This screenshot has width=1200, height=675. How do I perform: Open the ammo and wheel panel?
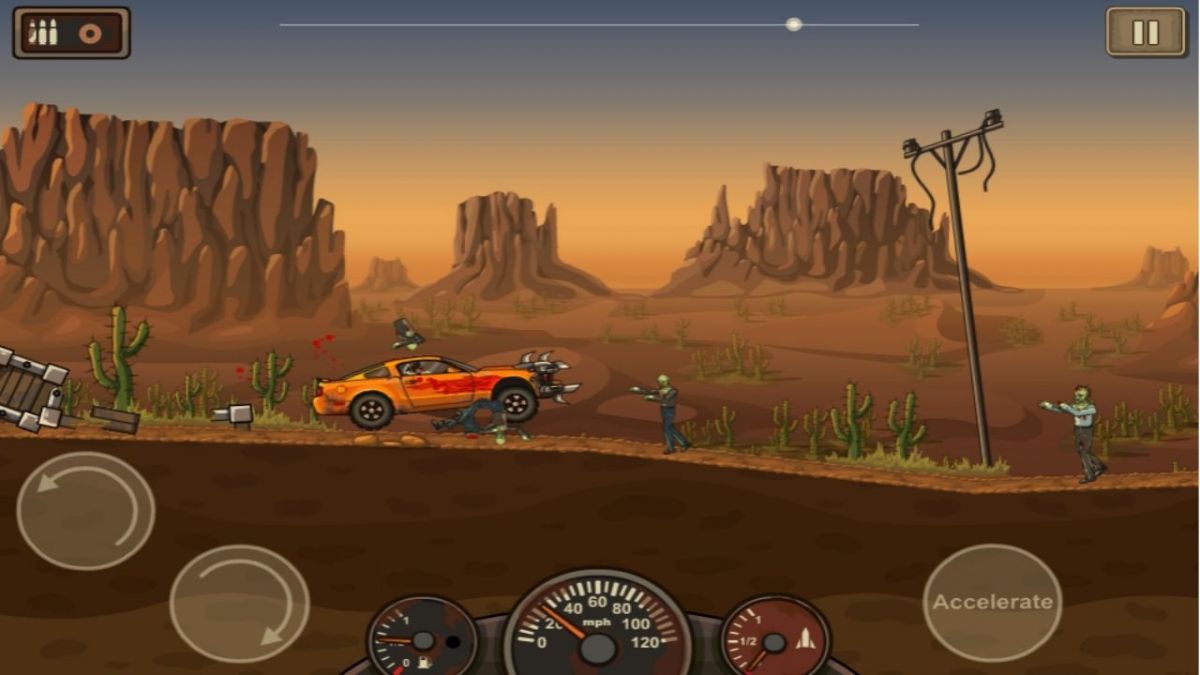coord(71,33)
